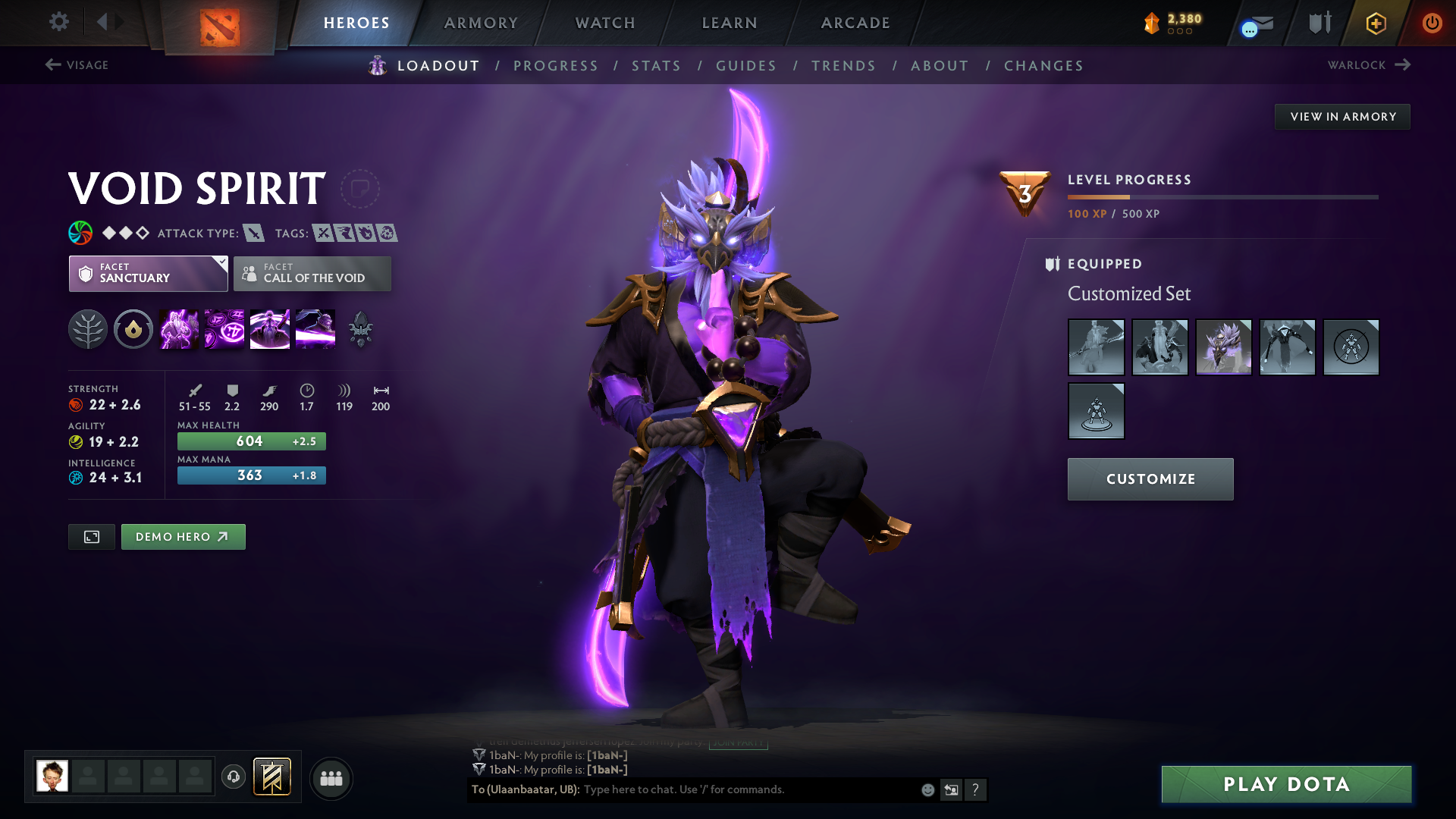
Task: Toggle the fullscreen hero preview button
Action: 91,536
